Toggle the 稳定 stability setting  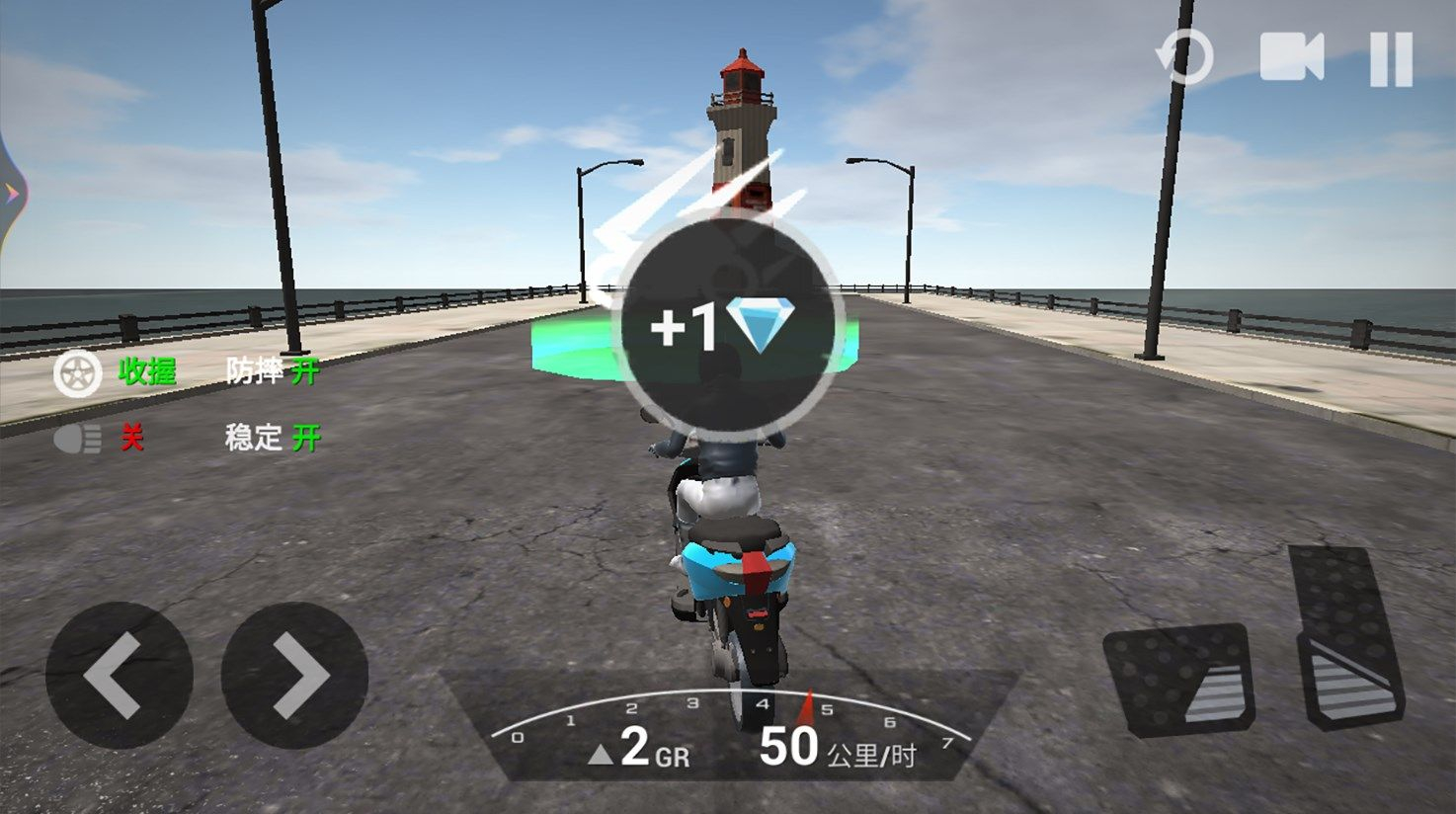click(x=273, y=437)
